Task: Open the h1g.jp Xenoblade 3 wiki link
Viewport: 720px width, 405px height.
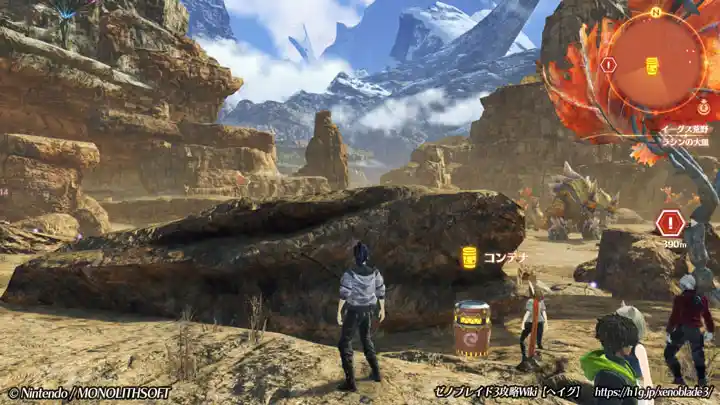Action: click(654, 392)
